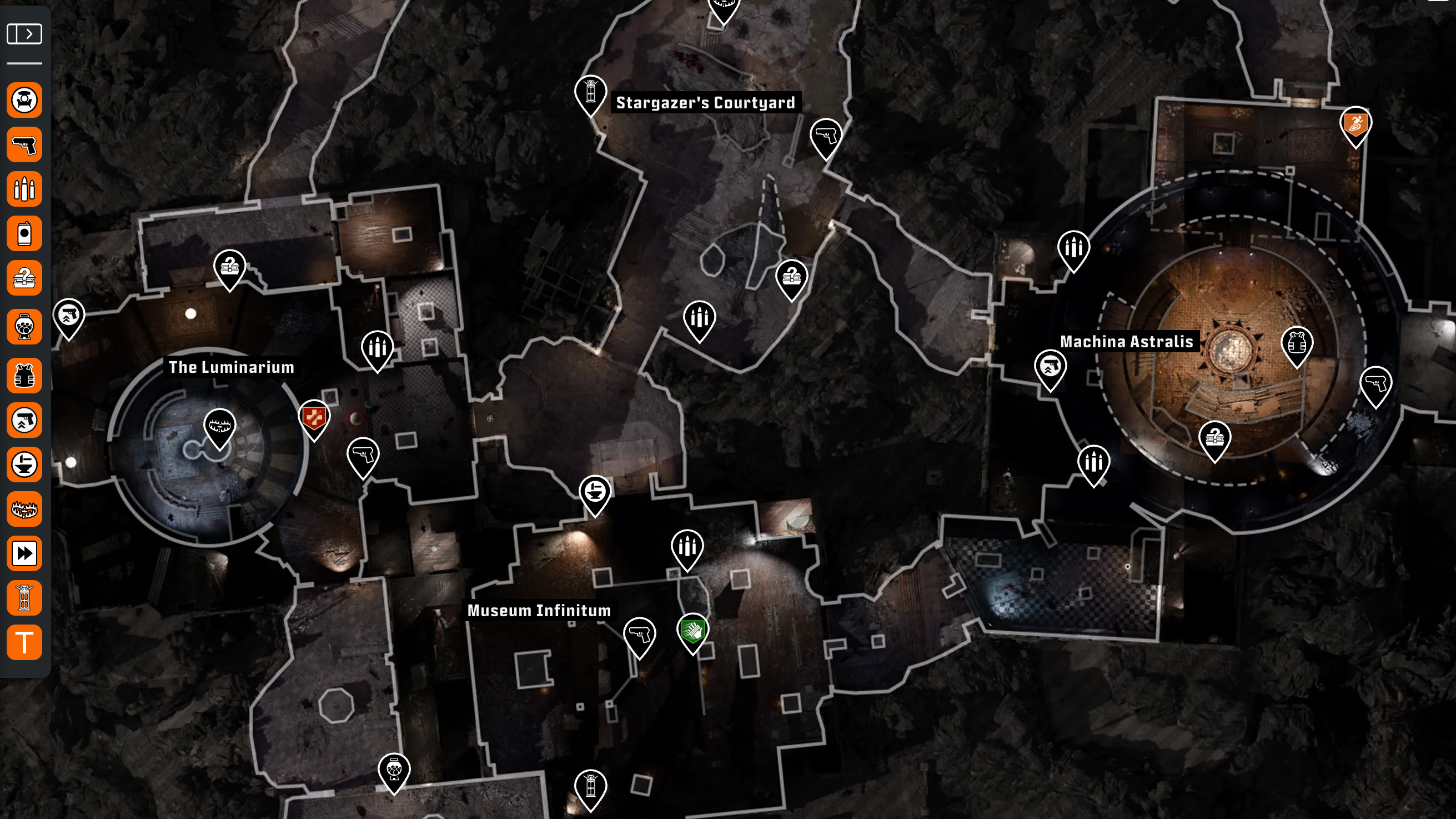Viewport: 1456px width, 819px height.
Task: Expand the sidebar panel toggle
Action: tap(24, 34)
